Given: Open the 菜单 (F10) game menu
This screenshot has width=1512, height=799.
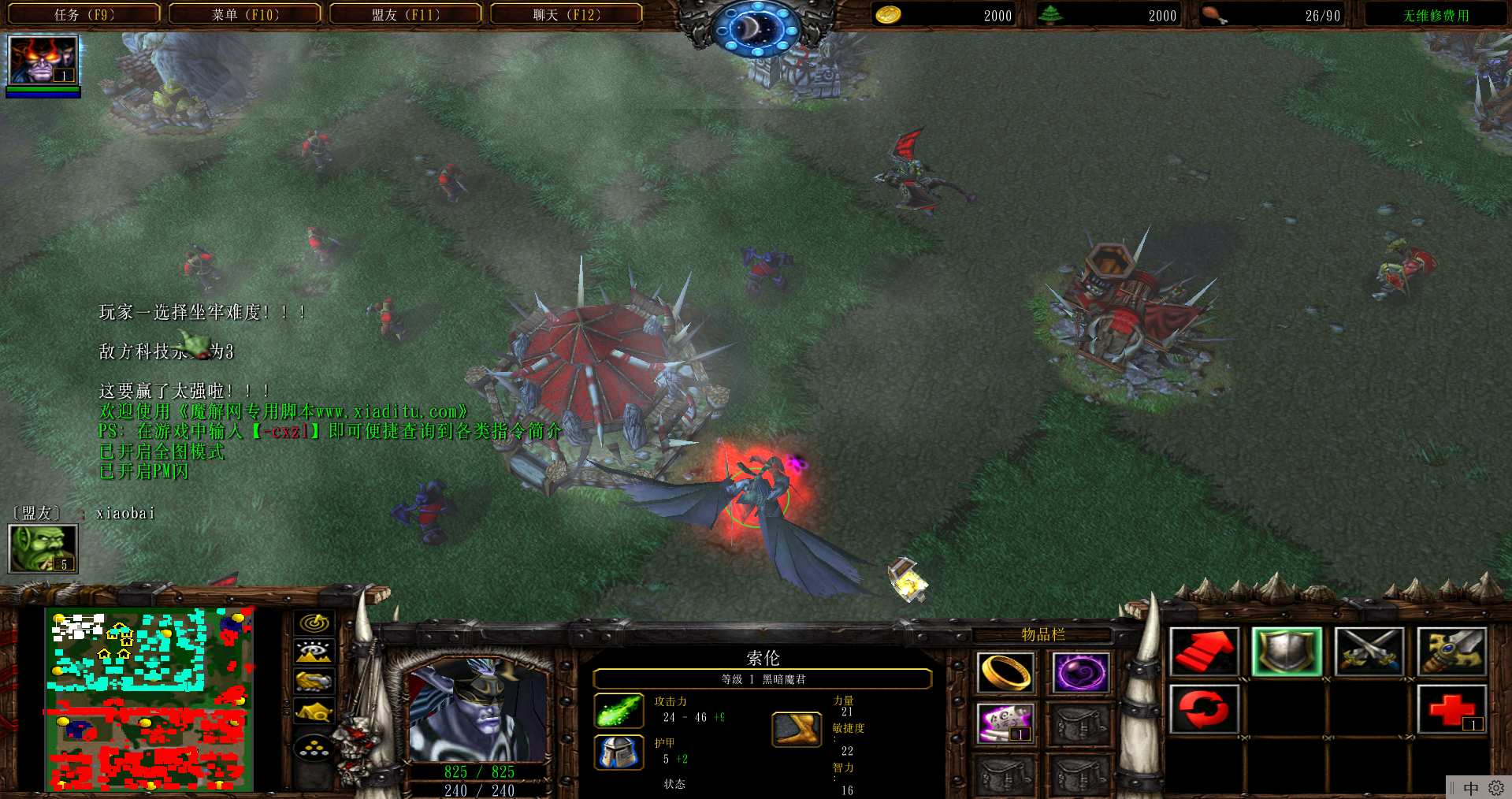Looking at the screenshot, I should click(x=245, y=14).
